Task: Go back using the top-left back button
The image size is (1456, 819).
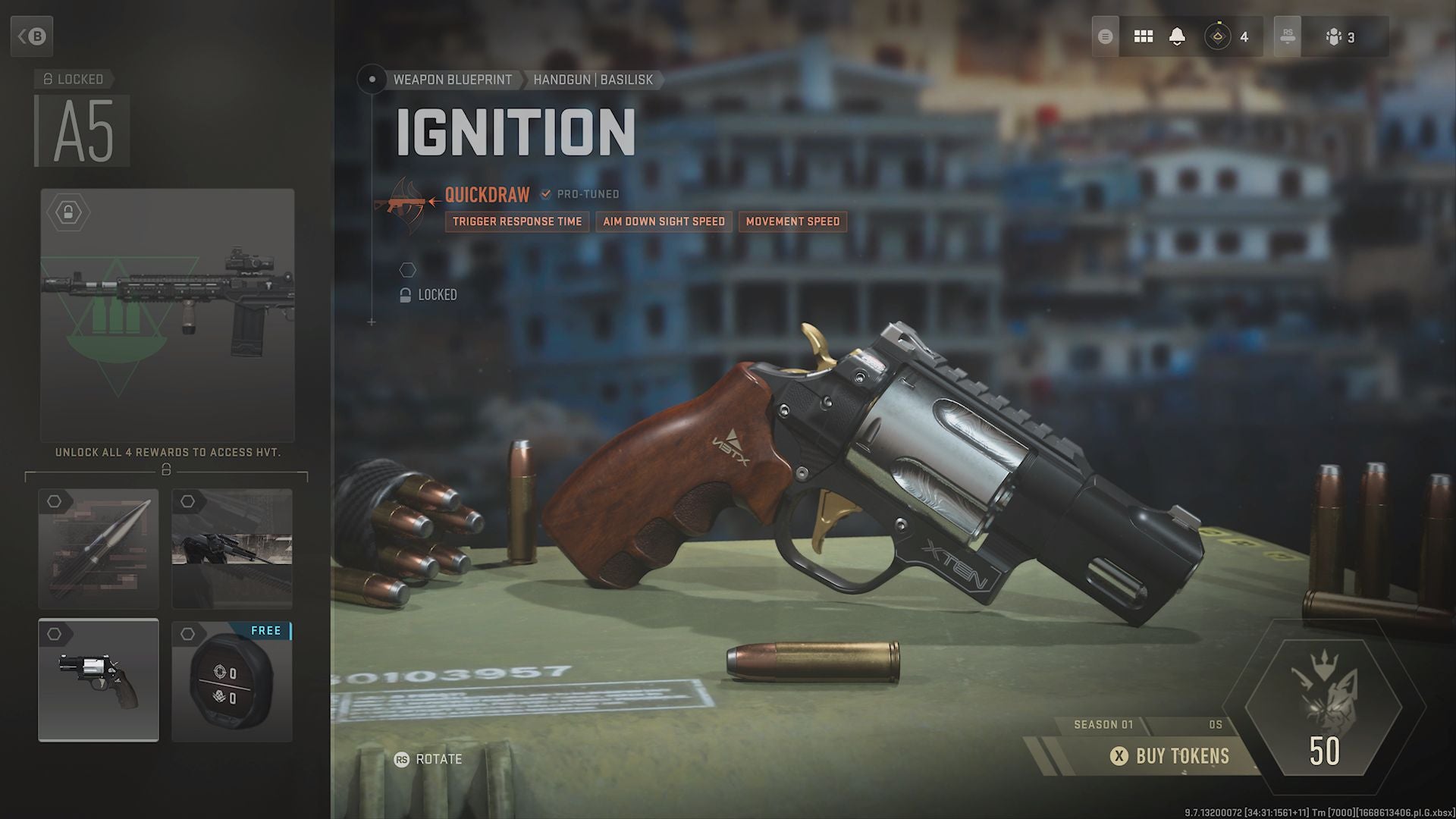Action: click(x=32, y=36)
